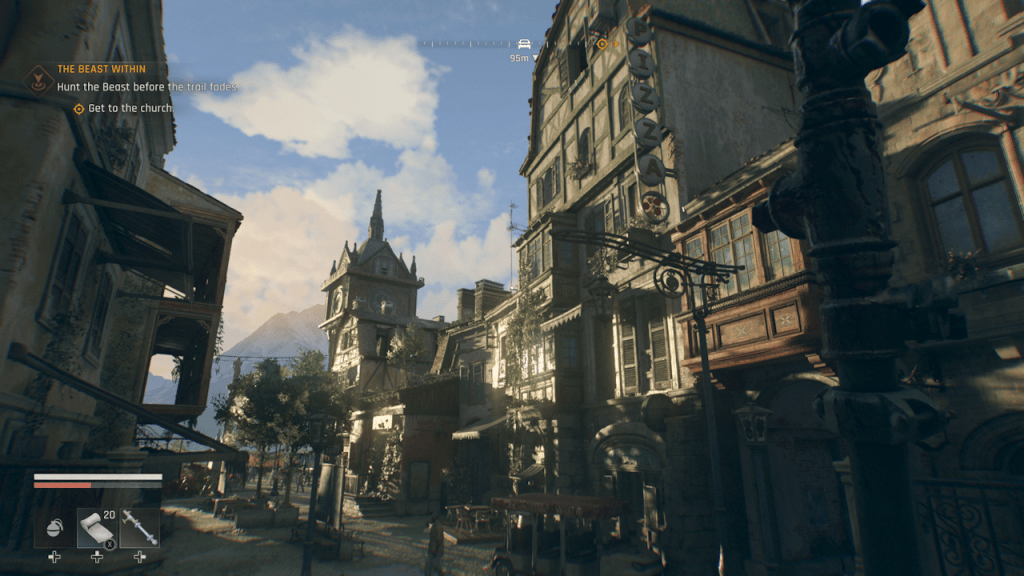Select the Get to the church objective
The image size is (1024, 576).
coord(130,108)
